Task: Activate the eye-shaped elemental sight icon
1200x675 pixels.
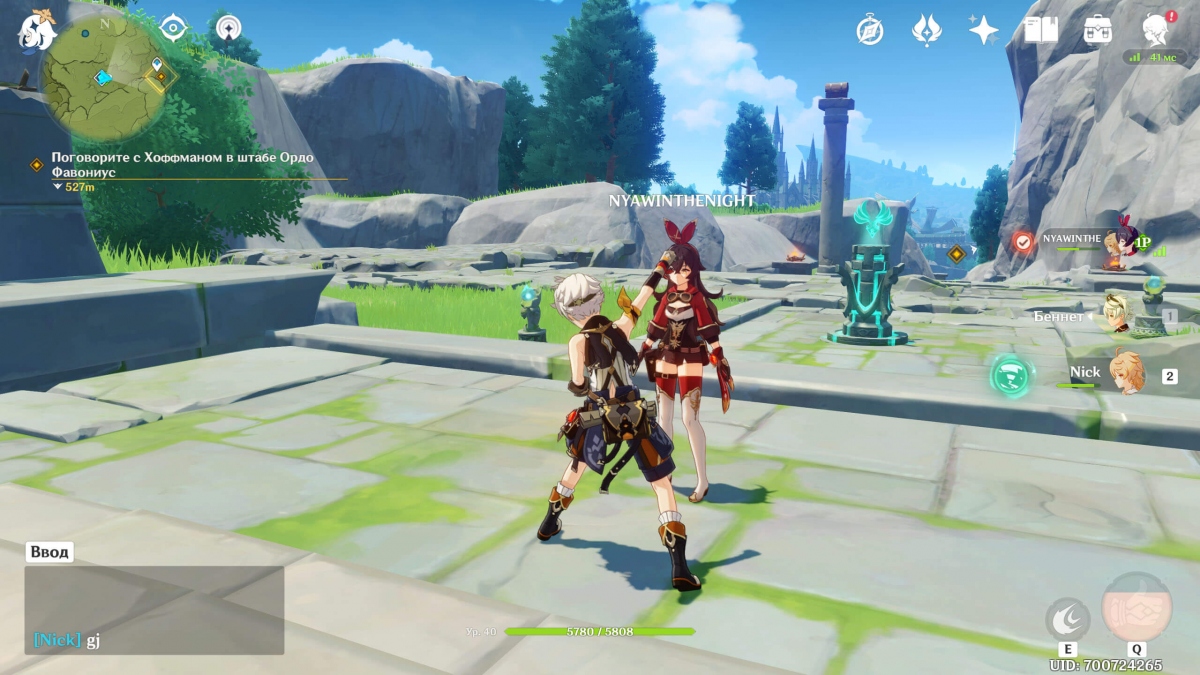Action: pyautogui.click(x=174, y=28)
